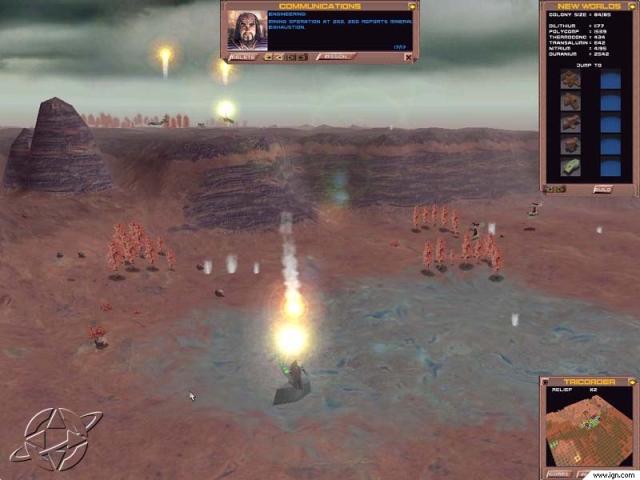This screenshot has height=480, width=640.
Task: Jump to the last communications message
Action: 302,57
